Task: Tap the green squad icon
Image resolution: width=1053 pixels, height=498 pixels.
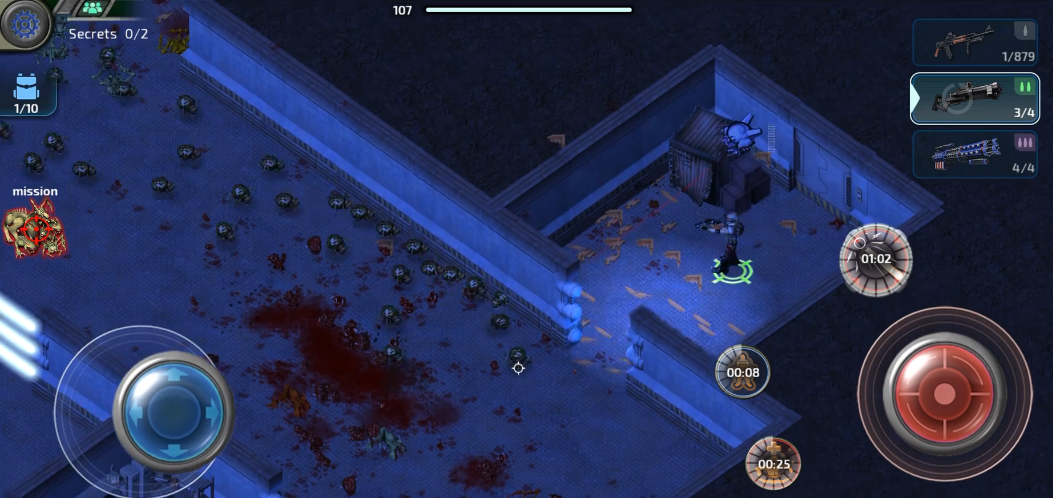Action: 93,8
